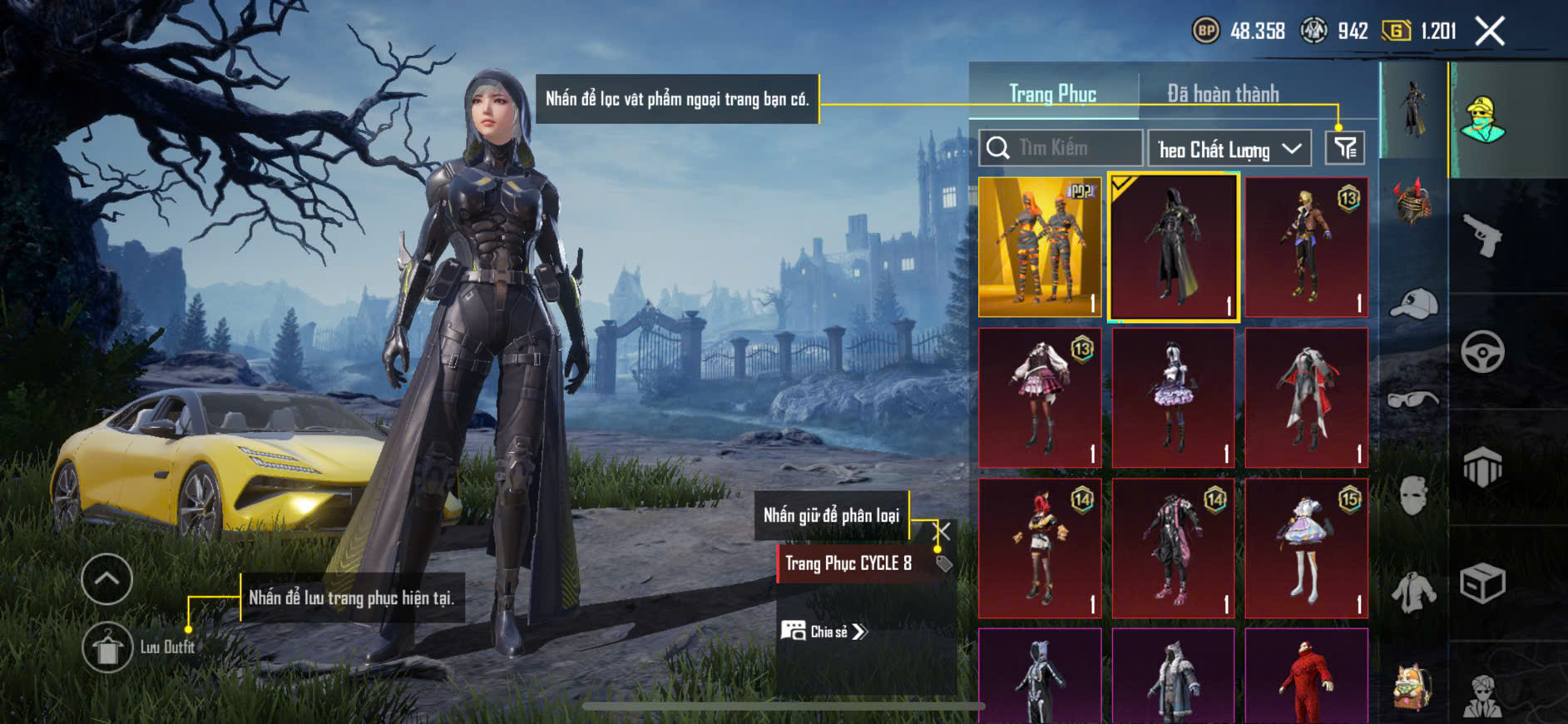Screen dimensions: 1568x724
Task: Select the orange striped duo outfit thumbnail
Action: pos(1040,246)
